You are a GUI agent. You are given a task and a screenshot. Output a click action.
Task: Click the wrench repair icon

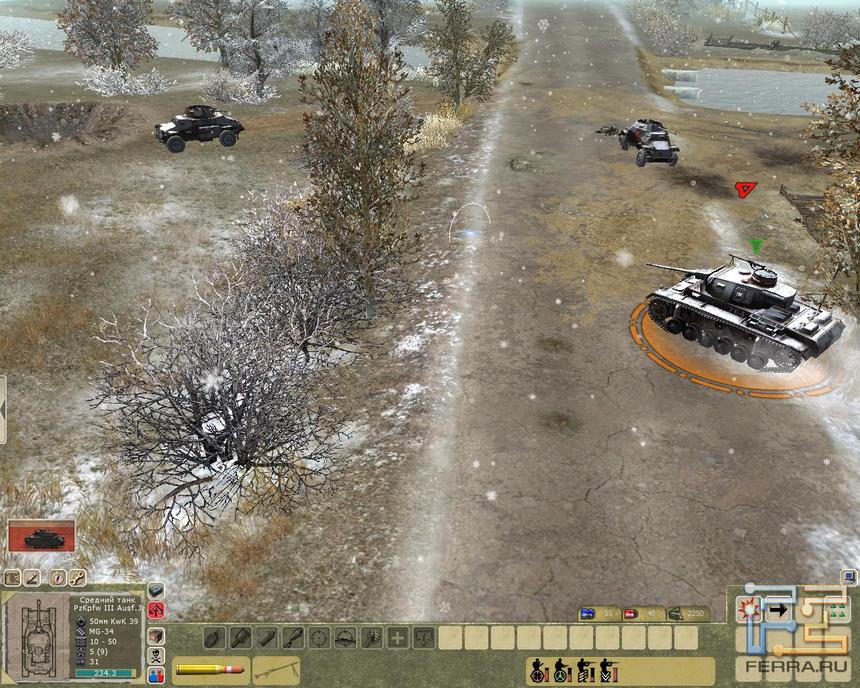pyautogui.click(x=77, y=577)
